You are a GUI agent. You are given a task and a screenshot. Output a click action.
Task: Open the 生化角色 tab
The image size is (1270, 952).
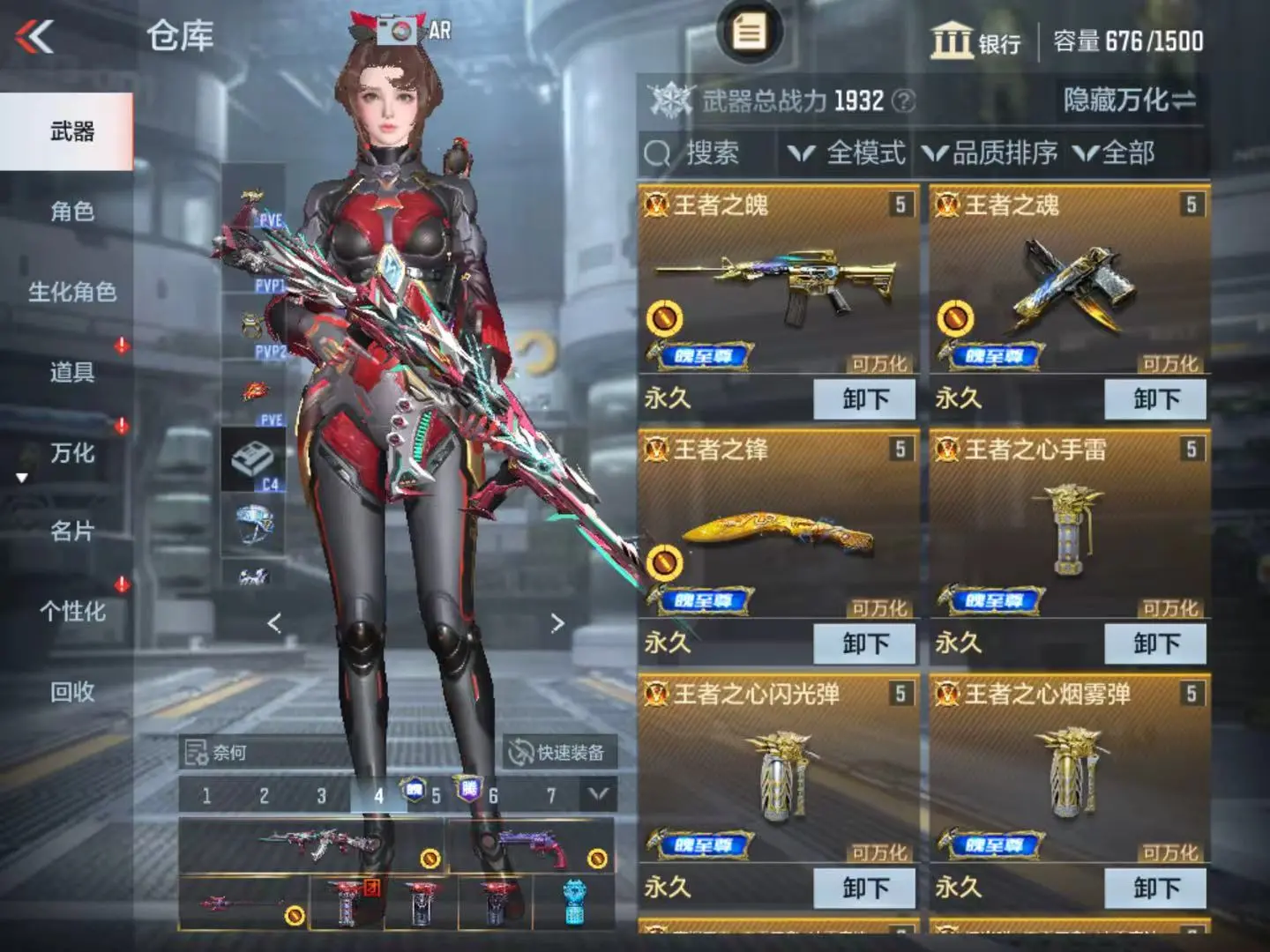pyautogui.click(x=71, y=292)
